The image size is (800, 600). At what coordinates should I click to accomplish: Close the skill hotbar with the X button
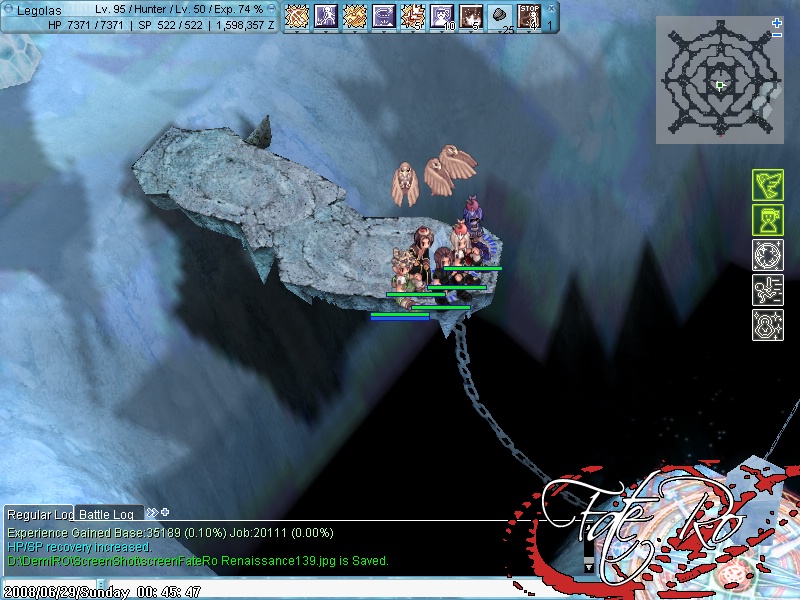[x=550, y=8]
